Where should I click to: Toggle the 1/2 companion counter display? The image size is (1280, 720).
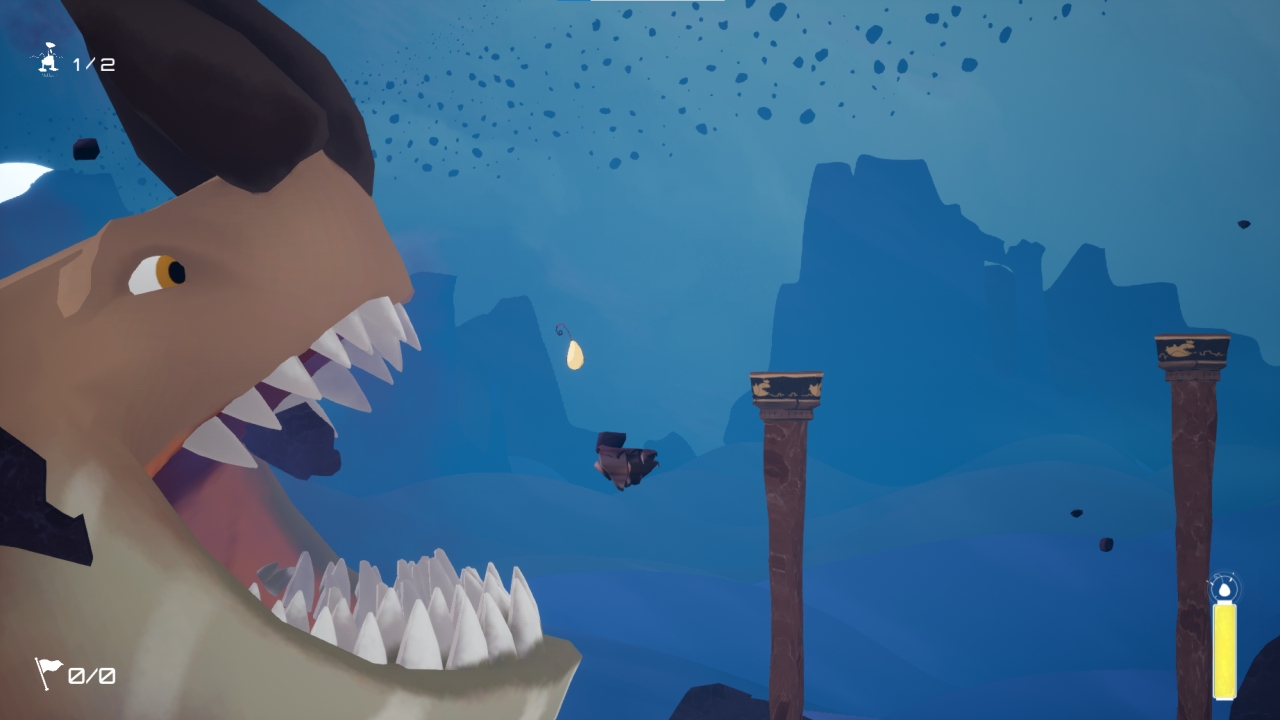tap(93, 64)
